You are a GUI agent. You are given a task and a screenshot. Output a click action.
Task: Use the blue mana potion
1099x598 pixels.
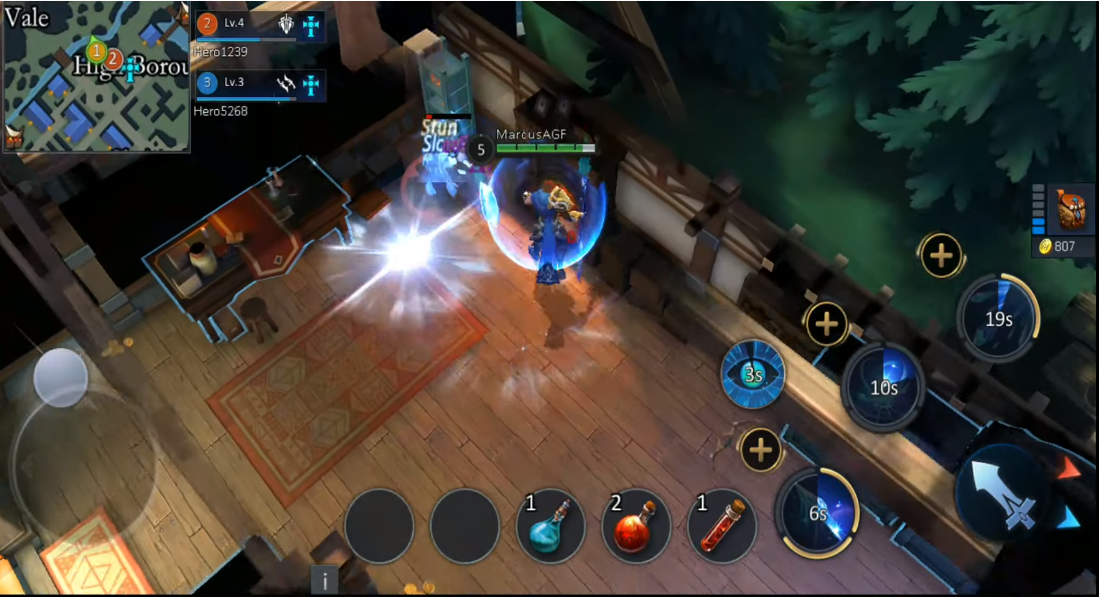(x=551, y=526)
